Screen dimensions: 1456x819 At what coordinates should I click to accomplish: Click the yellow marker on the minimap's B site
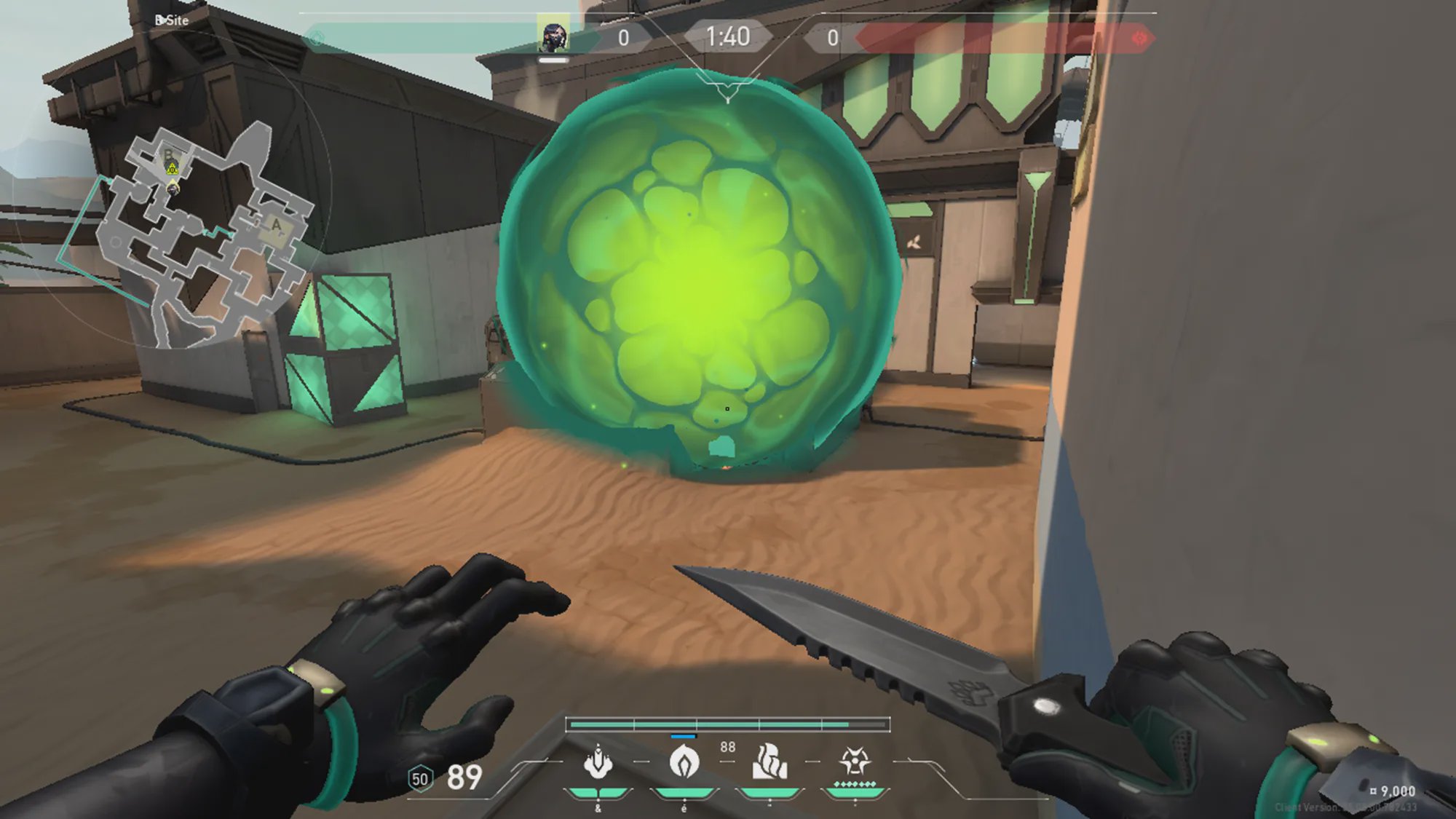[172, 169]
